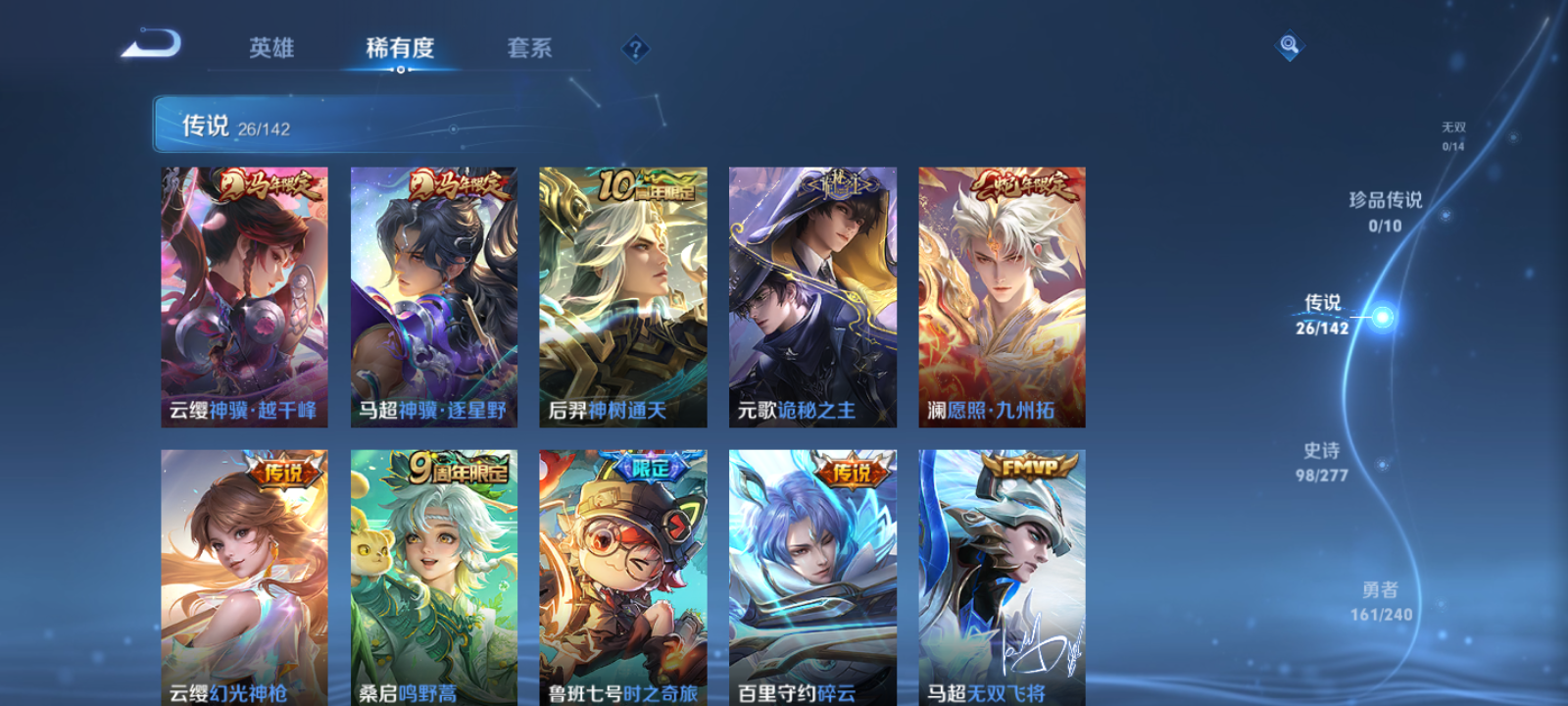Reselect the 稀有度 tab
Screen dimensions: 1568x706
(x=400, y=47)
